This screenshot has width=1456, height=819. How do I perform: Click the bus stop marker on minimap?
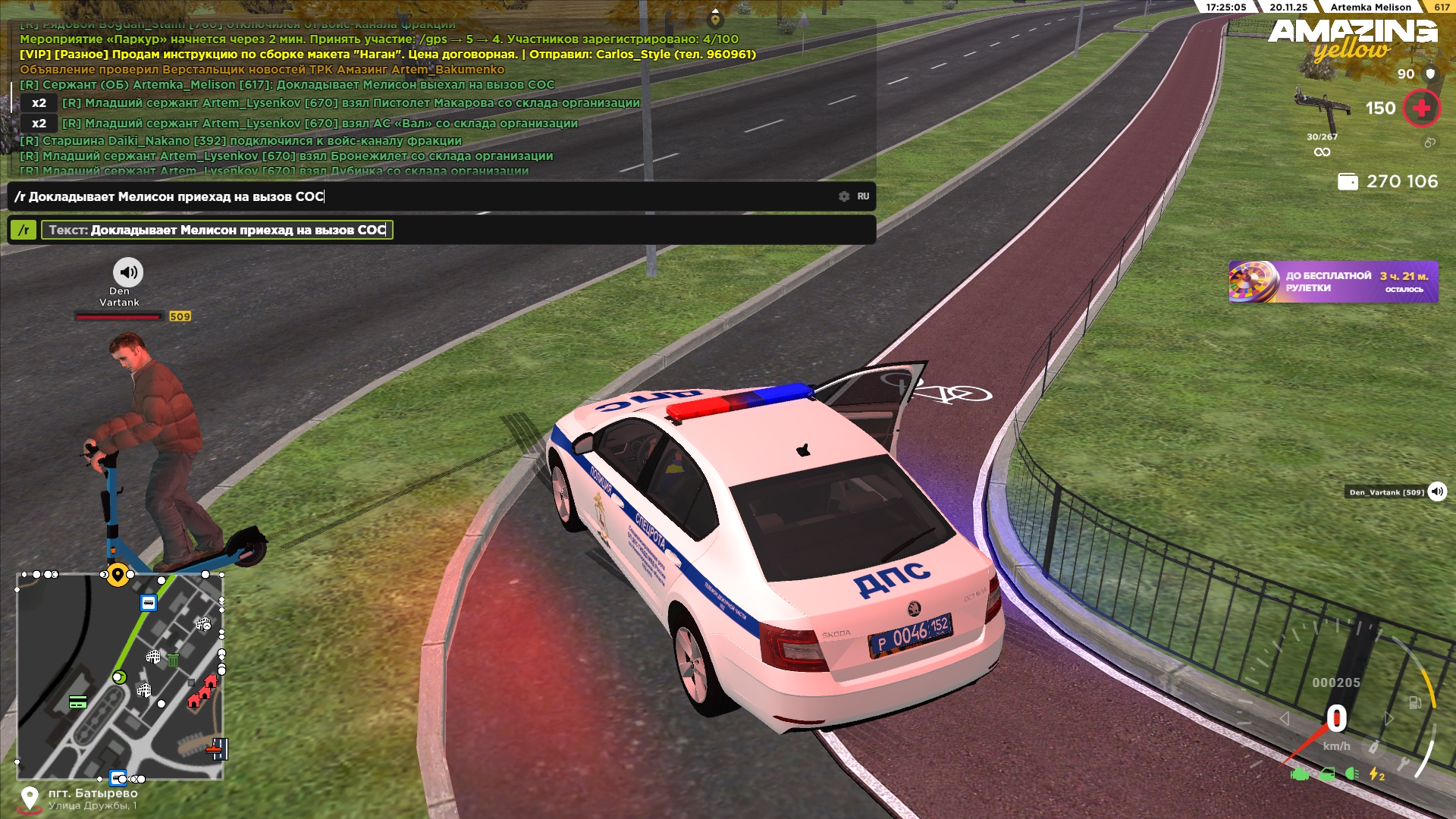tap(149, 603)
